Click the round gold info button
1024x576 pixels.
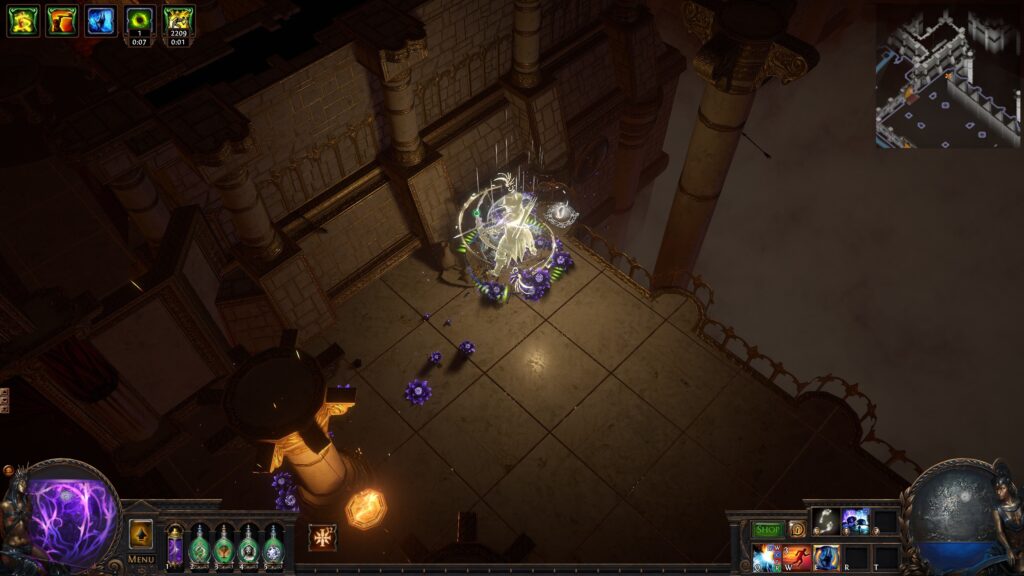coord(797,529)
